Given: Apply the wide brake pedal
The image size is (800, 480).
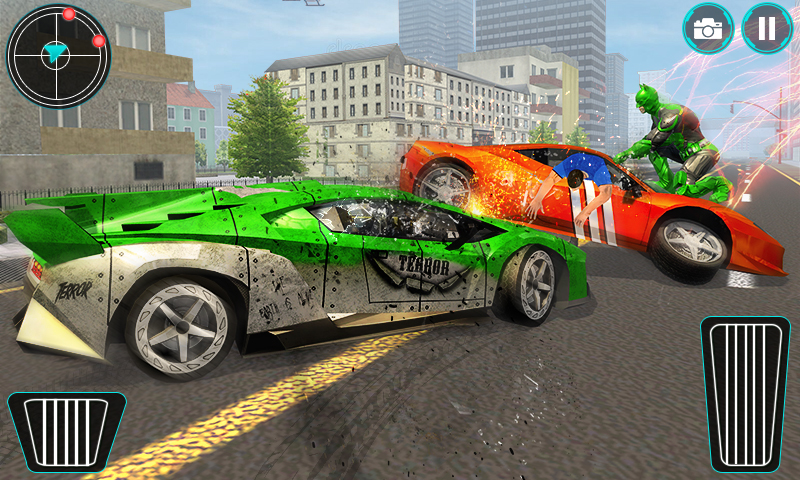Looking at the screenshot, I should click(67, 430).
